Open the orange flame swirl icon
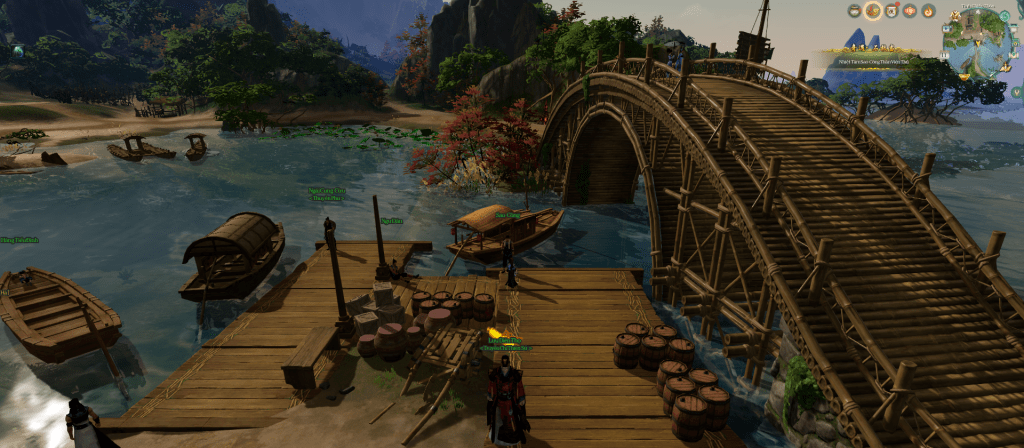 [x=928, y=11]
